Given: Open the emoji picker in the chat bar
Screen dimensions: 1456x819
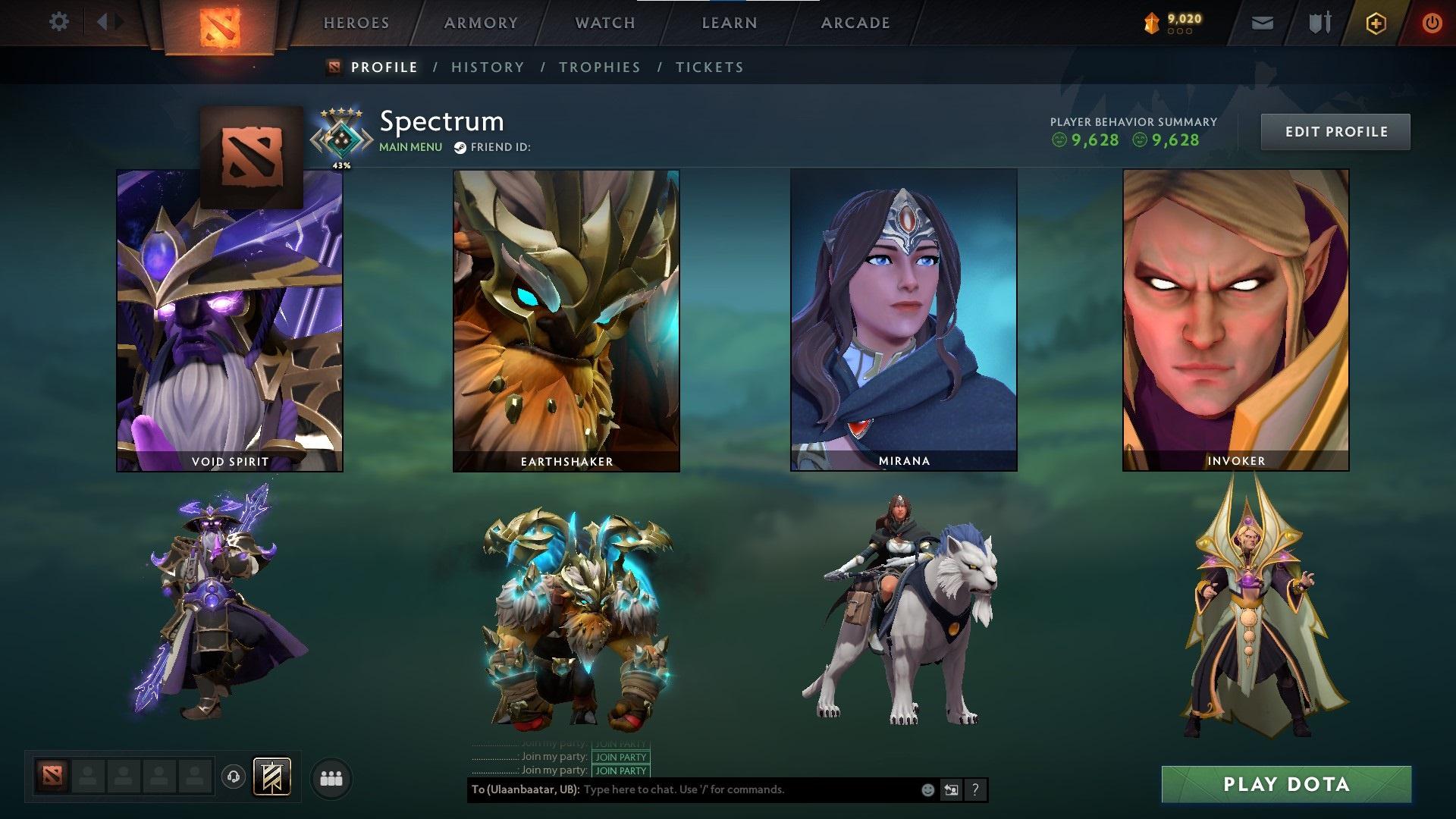Looking at the screenshot, I should [927, 789].
